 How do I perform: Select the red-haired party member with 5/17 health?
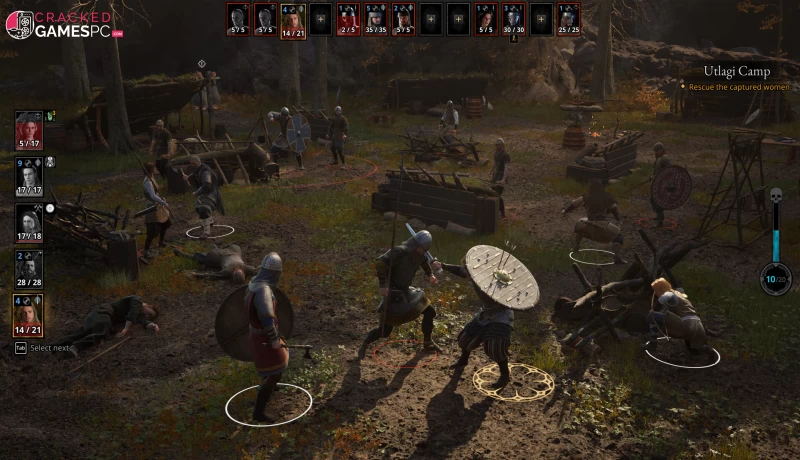click(x=29, y=128)
